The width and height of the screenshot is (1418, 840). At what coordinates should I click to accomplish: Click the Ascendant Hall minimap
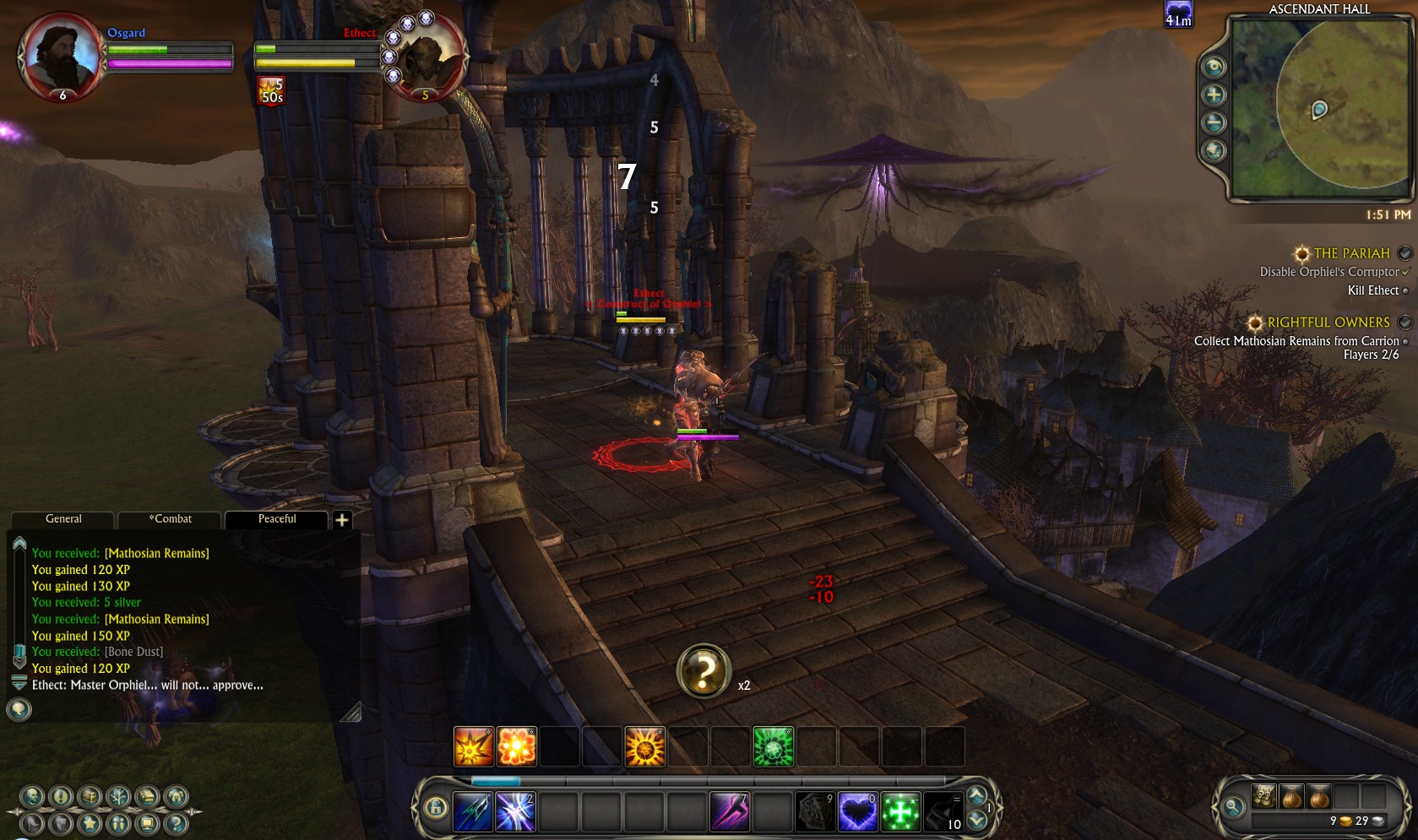1319,110
